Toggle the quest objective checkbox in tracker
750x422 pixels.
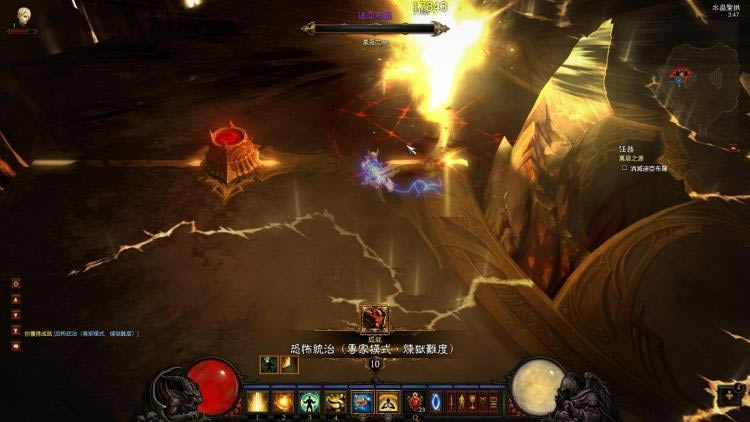[623, 169]
